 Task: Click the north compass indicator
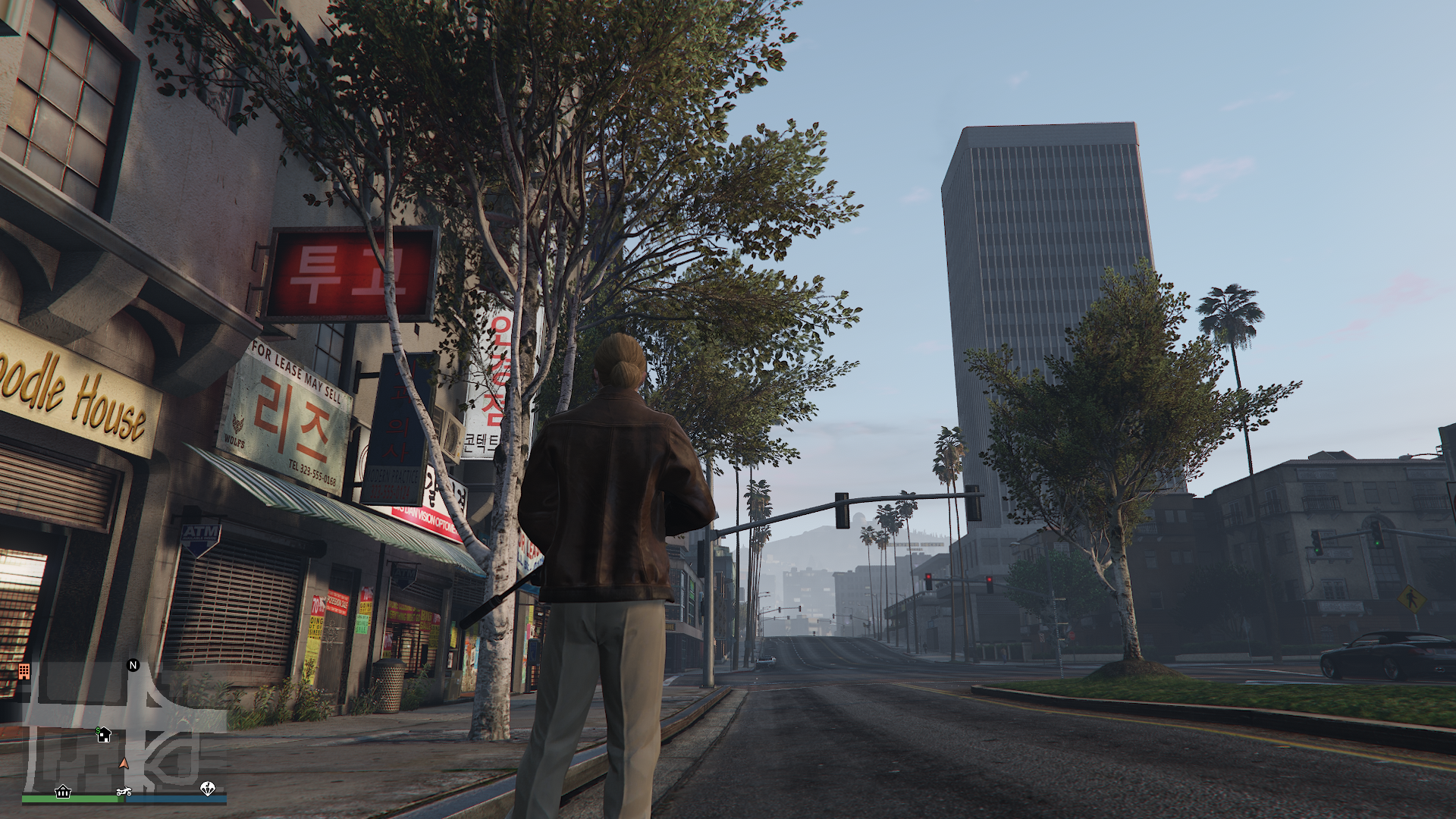[133, 665]
